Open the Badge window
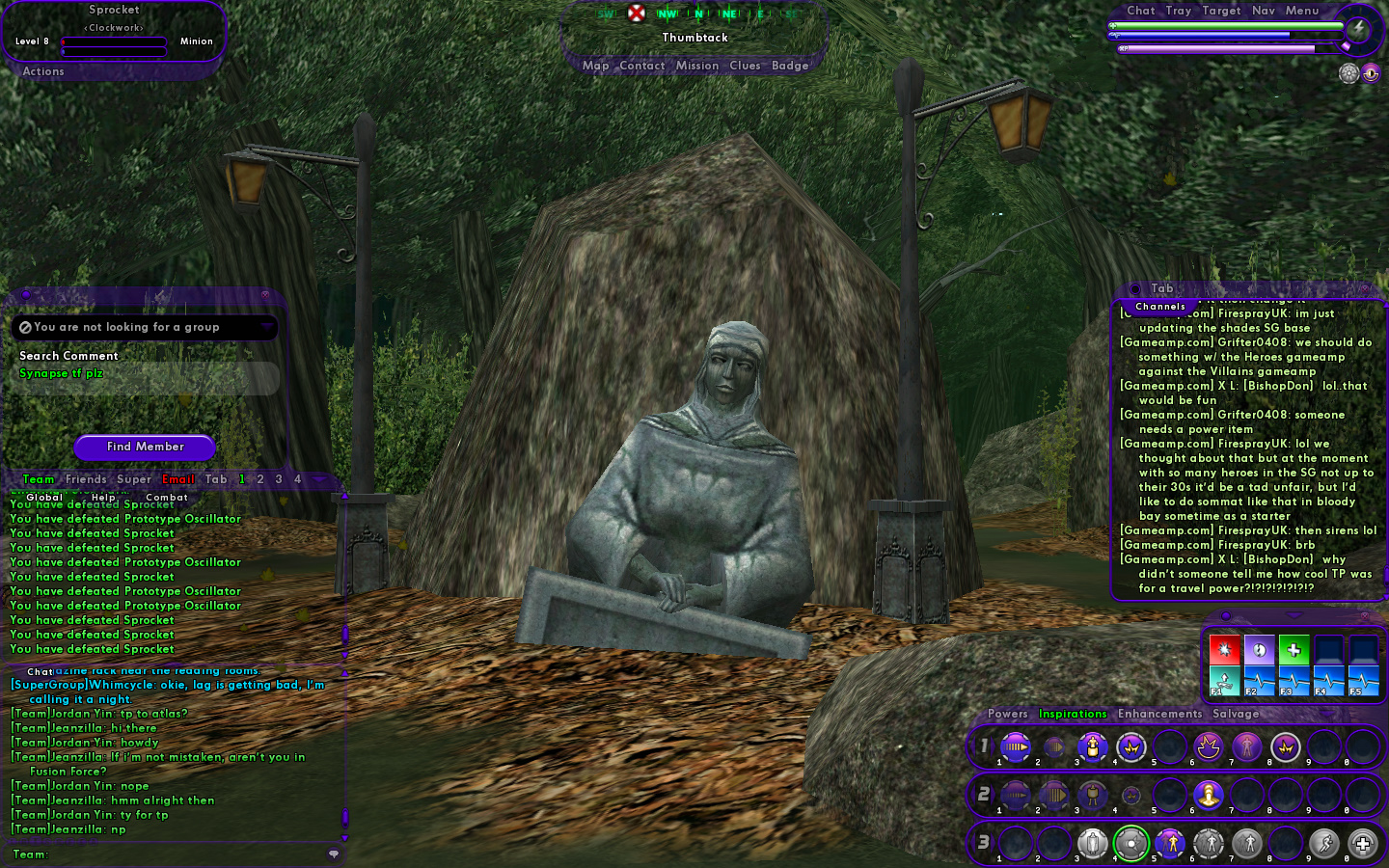The height and width of the screenshot is (868, 1389). [790, 66]
